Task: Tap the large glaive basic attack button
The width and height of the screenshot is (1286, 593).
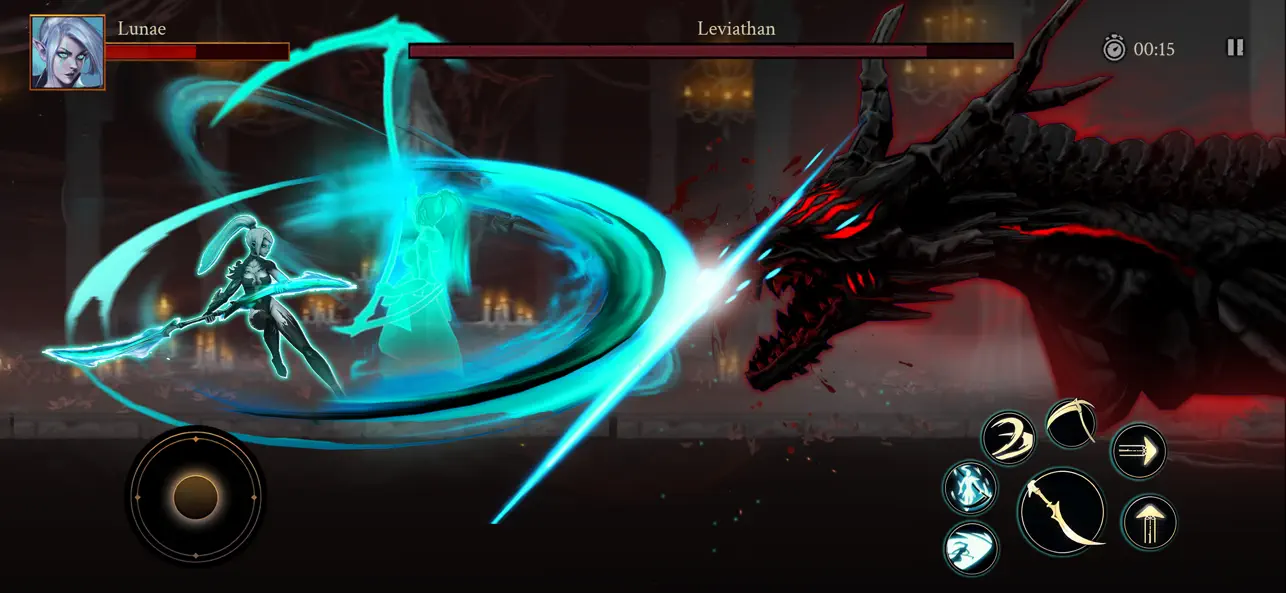Action: [x=1062, y=511]
